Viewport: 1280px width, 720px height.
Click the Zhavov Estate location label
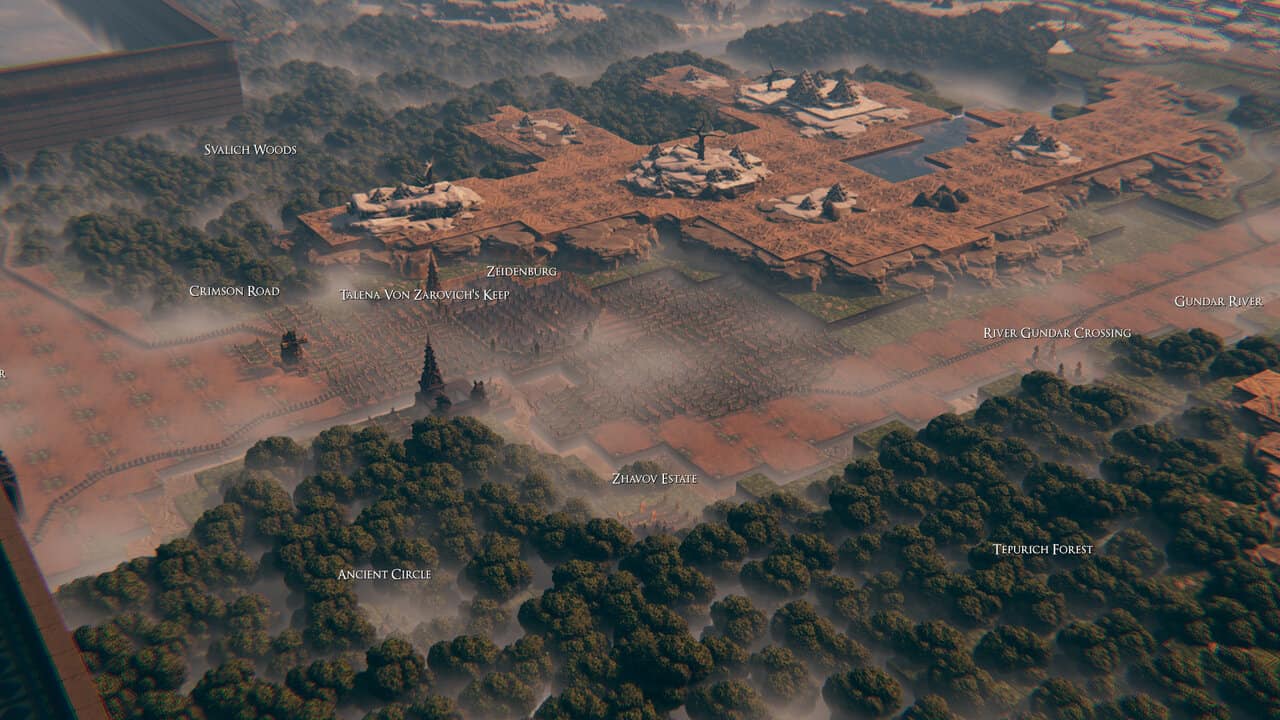click(x=654, y=479)
